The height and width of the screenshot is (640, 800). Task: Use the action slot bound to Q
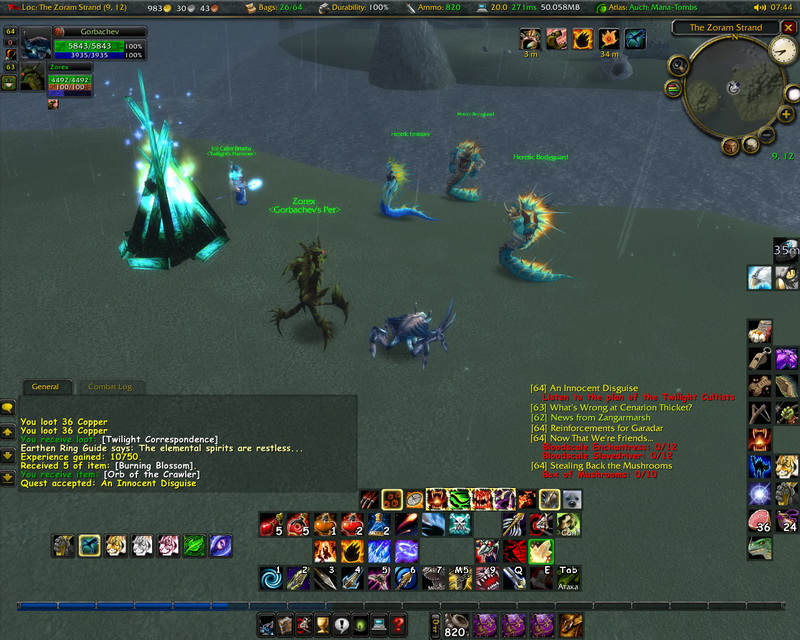[514, 577]
